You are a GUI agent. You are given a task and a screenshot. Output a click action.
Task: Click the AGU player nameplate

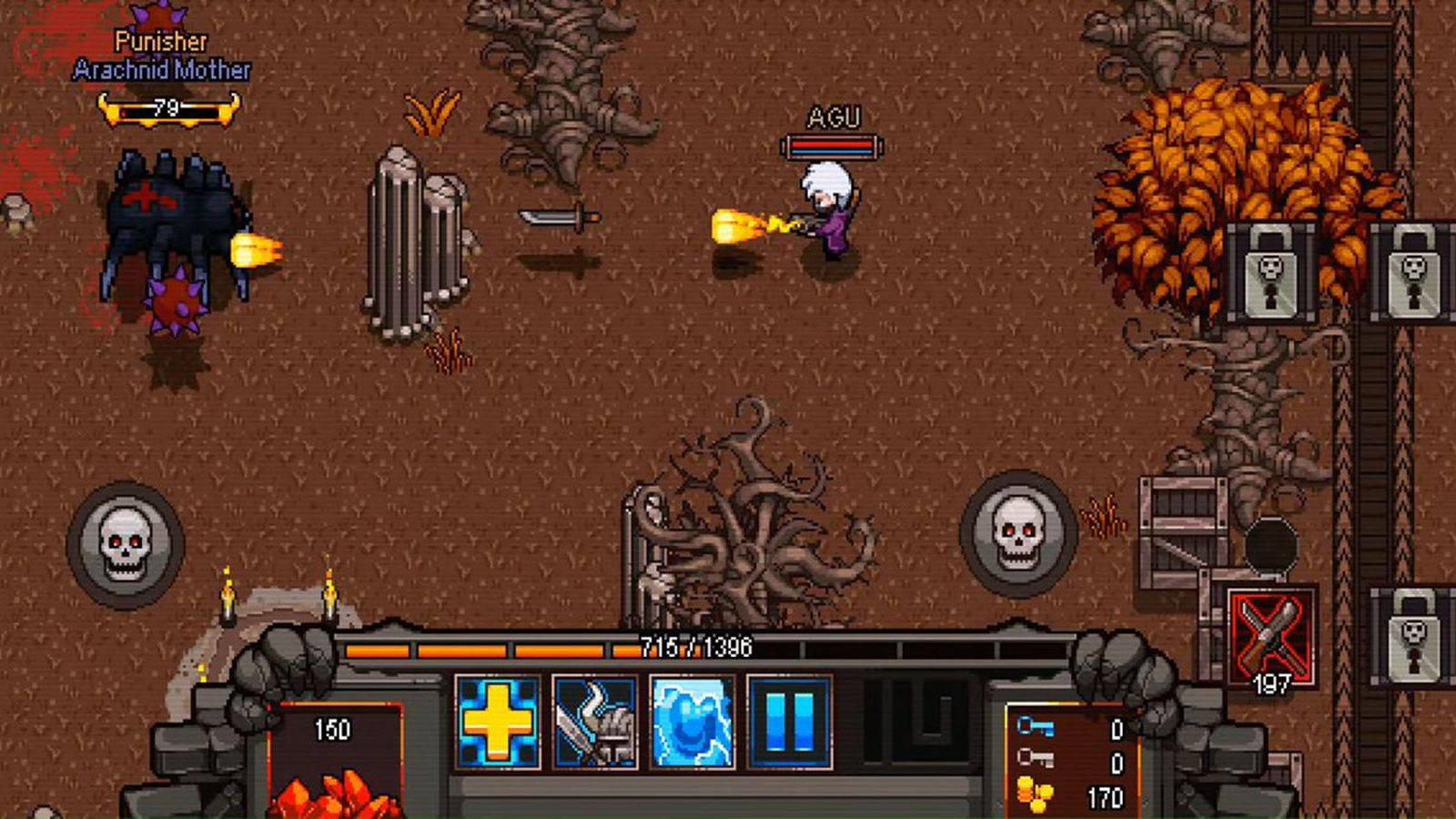point(834,118)
